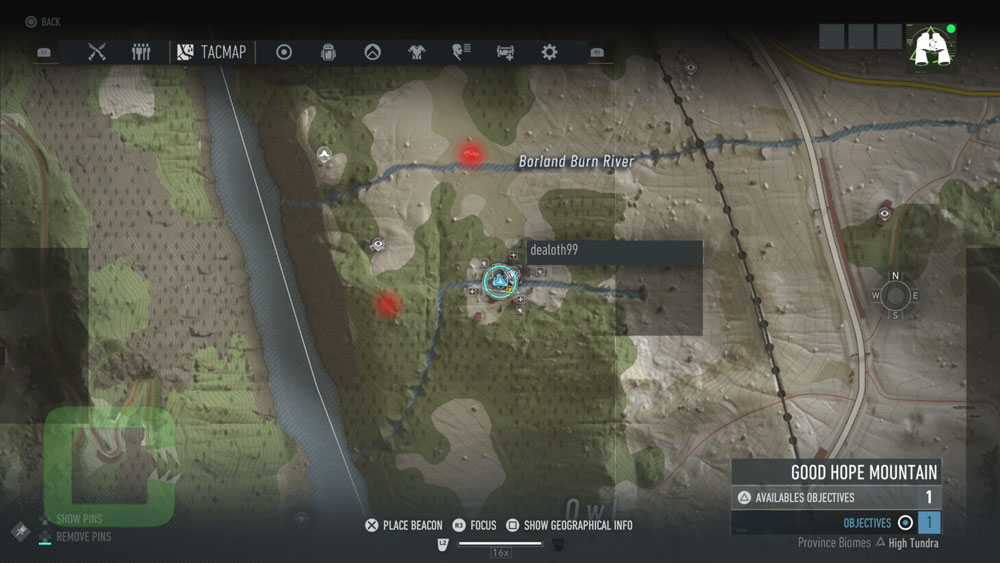1000x563 pixels.
Task: Select the Show Pins option
Action: pyautogui.click(x=78, y=519)
